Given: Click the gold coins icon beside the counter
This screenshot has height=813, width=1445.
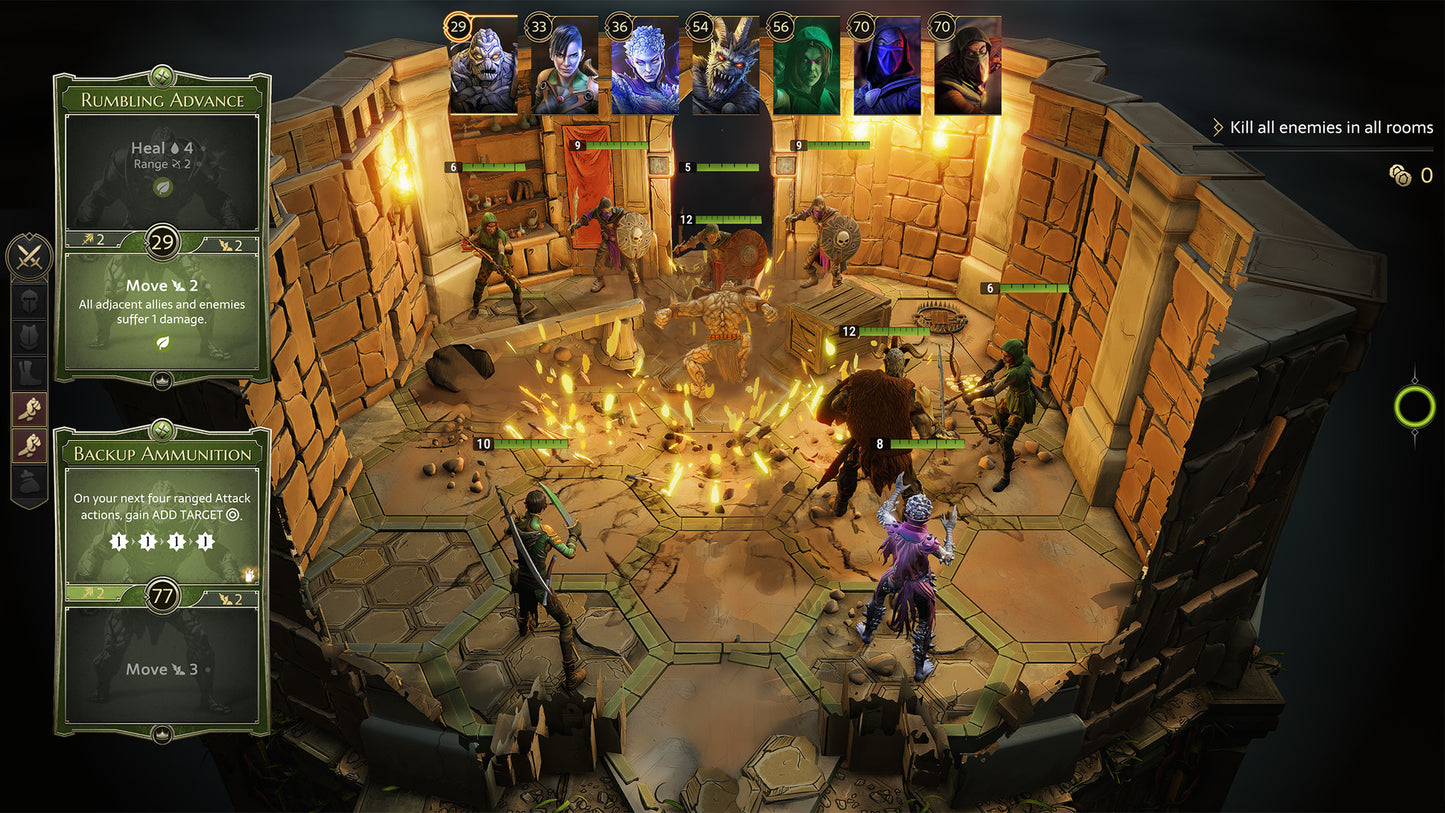Looking at the screenshot, I should 1399,175.
